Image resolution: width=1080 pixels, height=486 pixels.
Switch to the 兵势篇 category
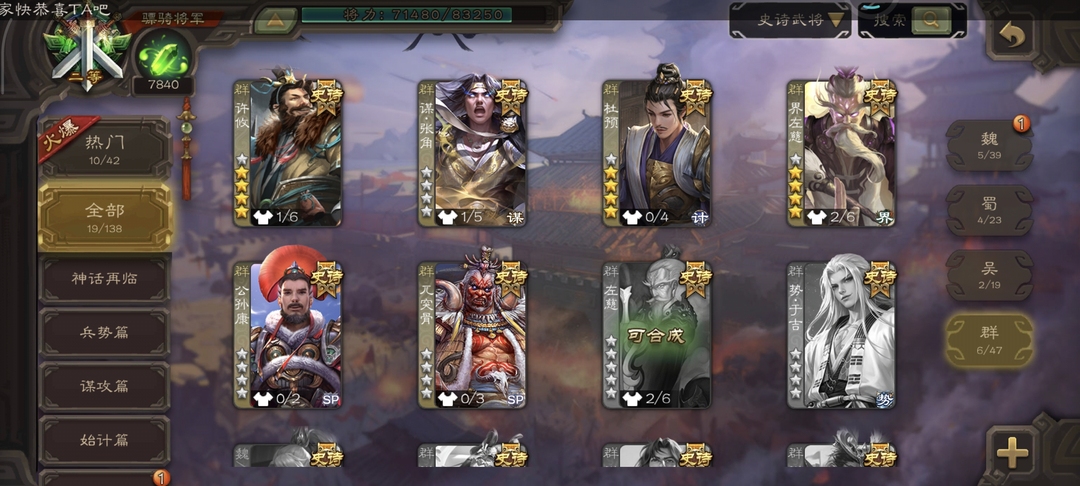coord(104,332)
